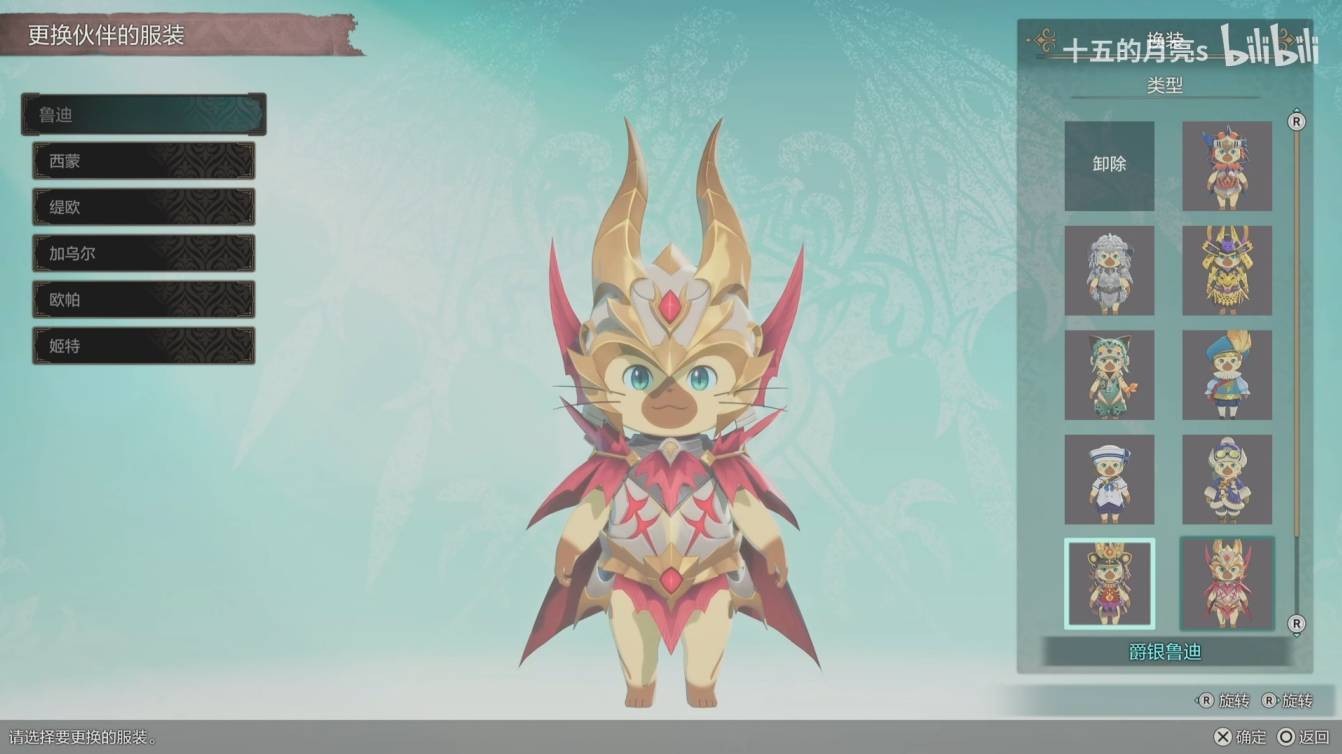The width and height of the screenshot is (1342, 754).
Task: Choose the highlighted gold-crown purple costume
Action: pyautogui.click(x=1109, y=584)
